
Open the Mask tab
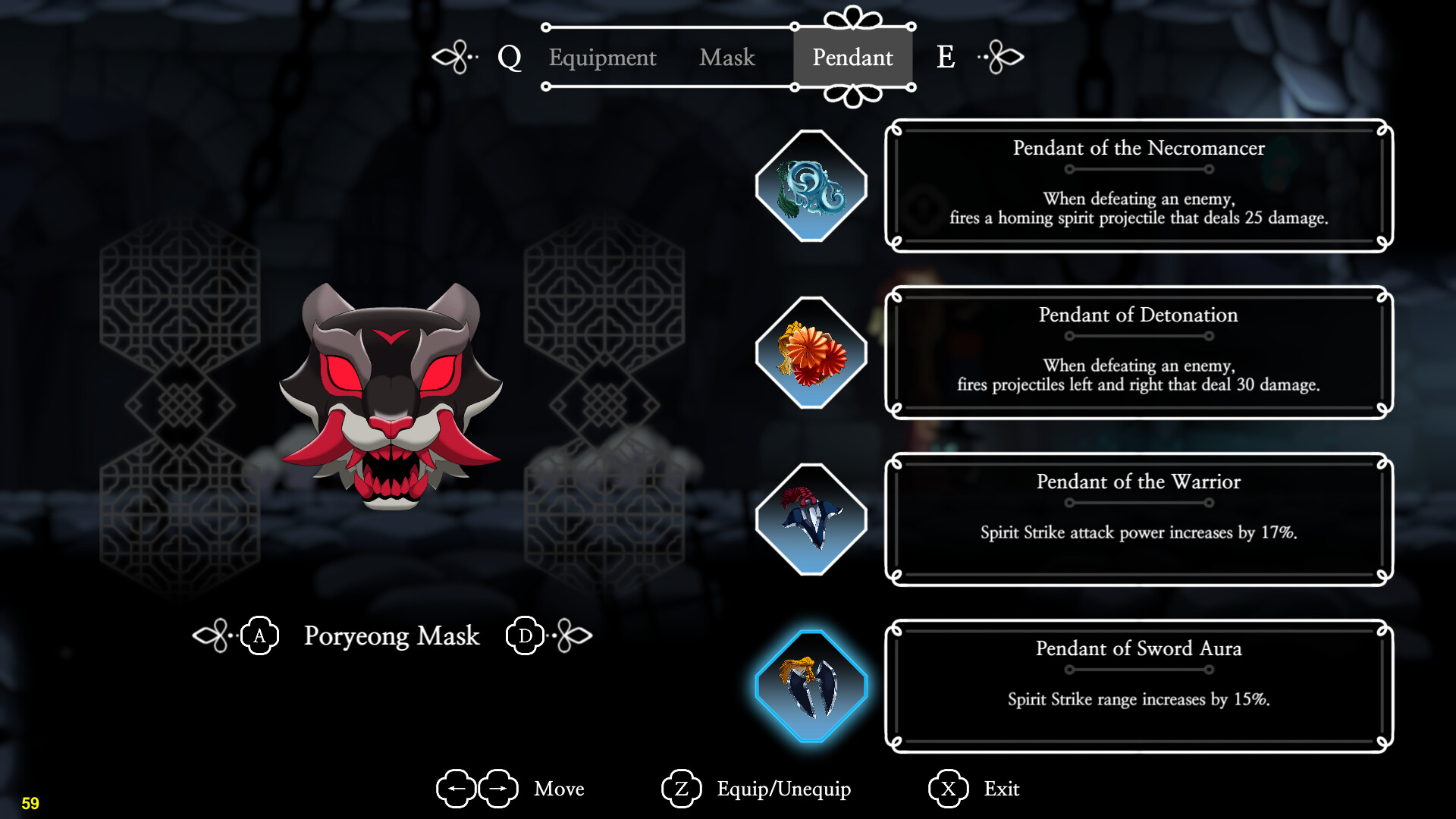(726, 58)
